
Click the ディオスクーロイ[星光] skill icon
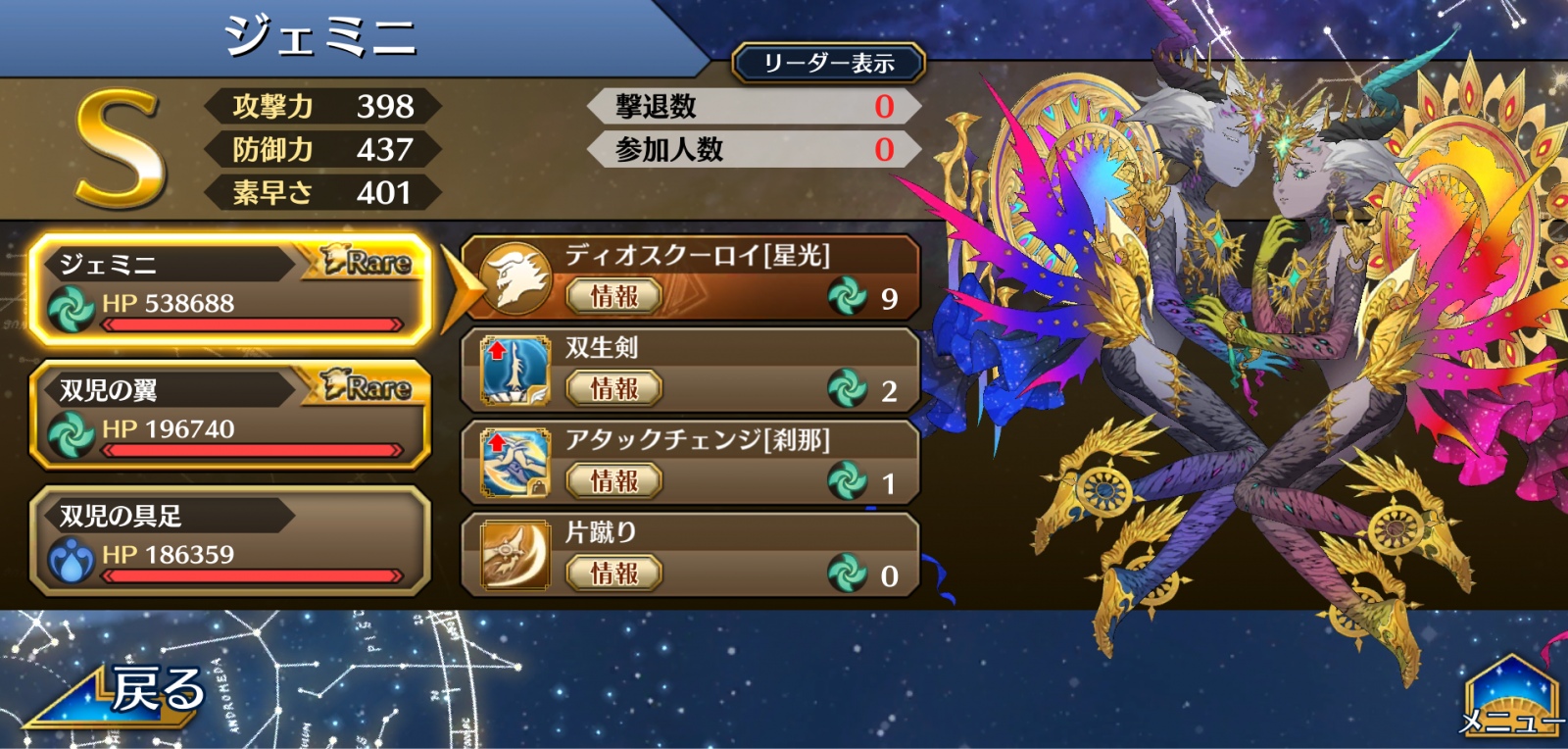515,278
